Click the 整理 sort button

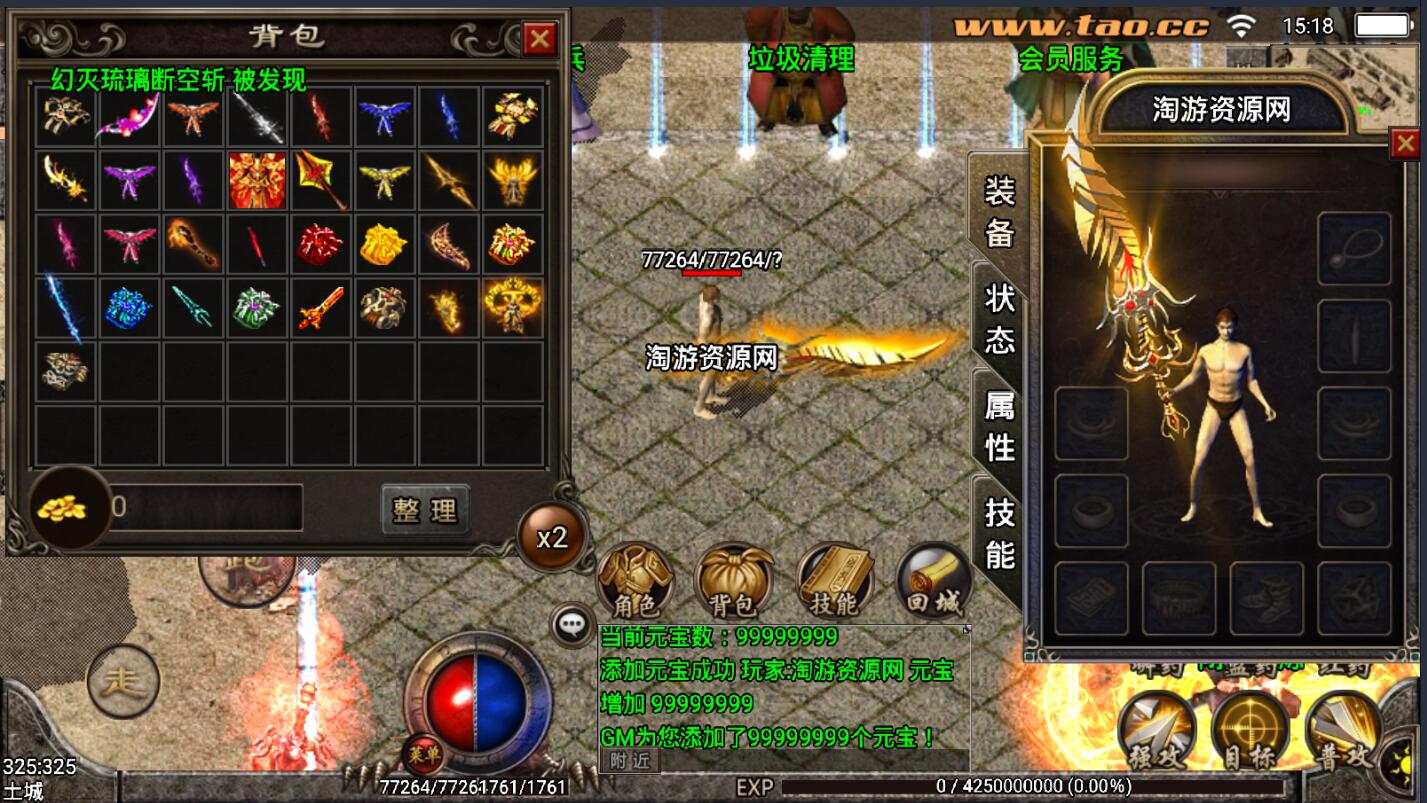(425, 510)
